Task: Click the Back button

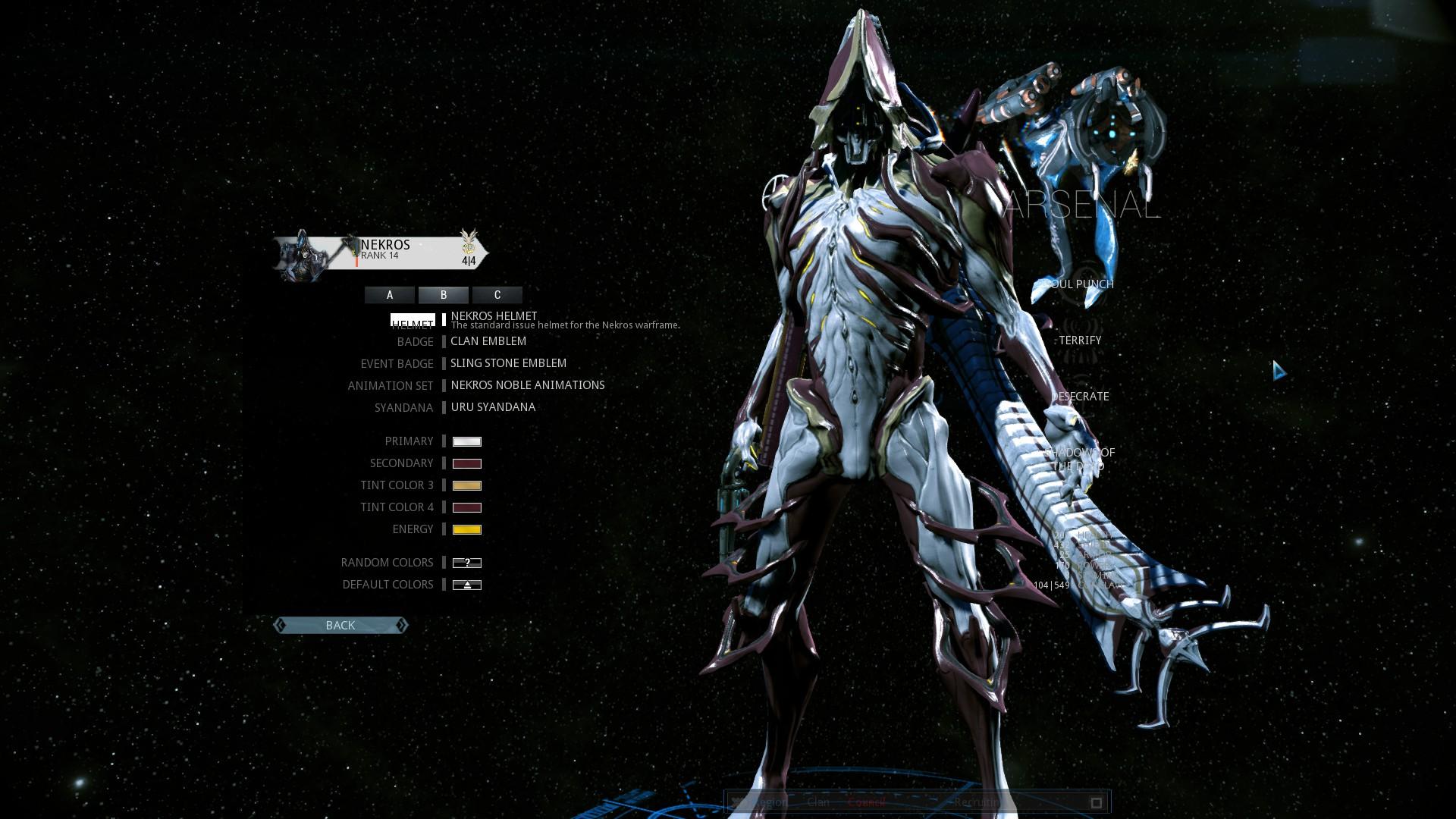Action: [x=340, y=626]
